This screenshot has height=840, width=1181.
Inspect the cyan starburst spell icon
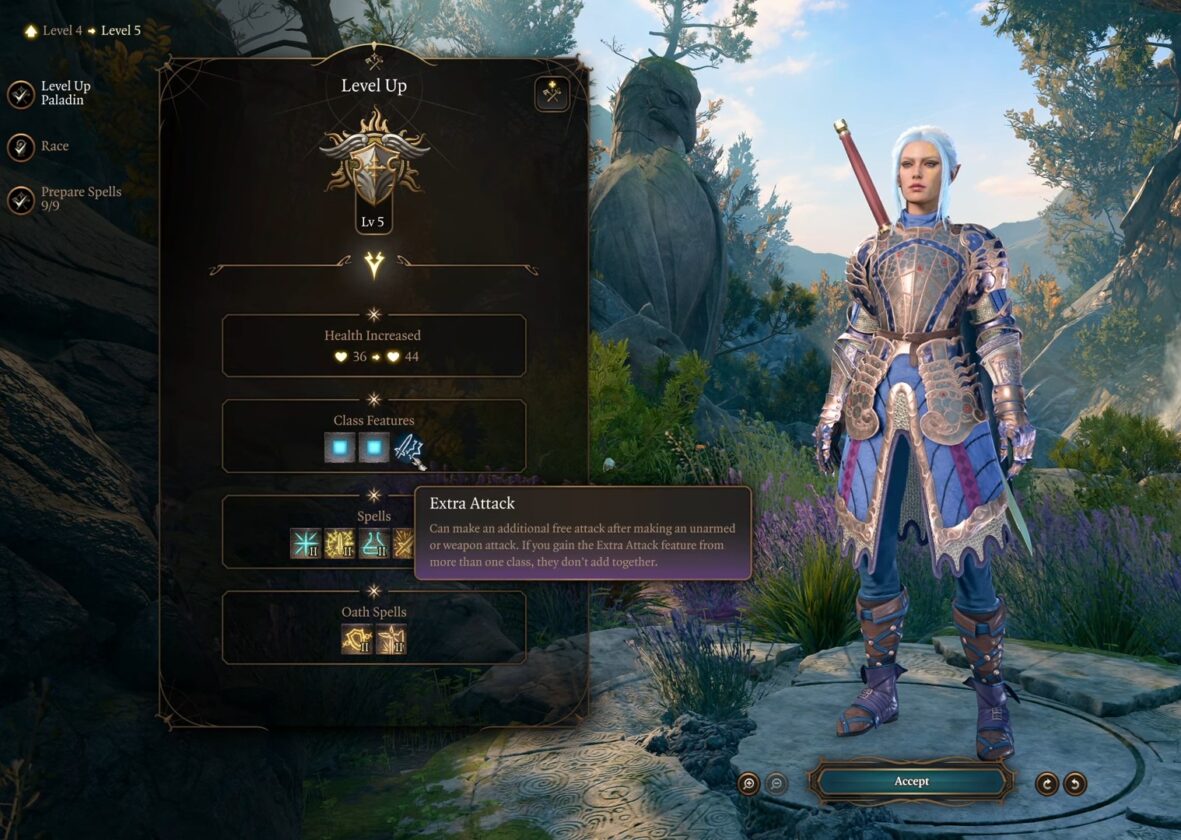pyautogui.click(x=305, y=543)
